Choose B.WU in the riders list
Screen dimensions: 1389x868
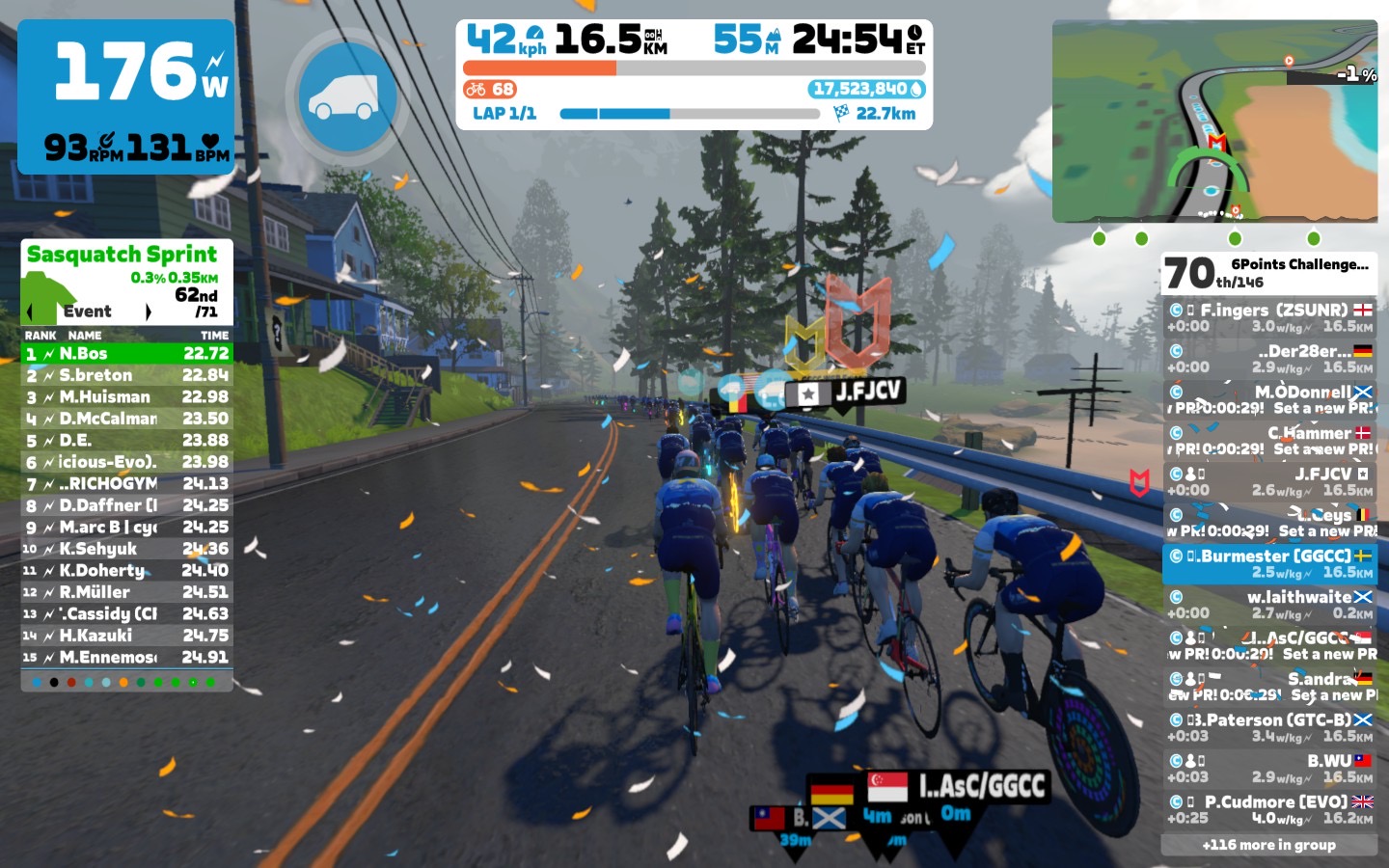tap(1268, 769)
